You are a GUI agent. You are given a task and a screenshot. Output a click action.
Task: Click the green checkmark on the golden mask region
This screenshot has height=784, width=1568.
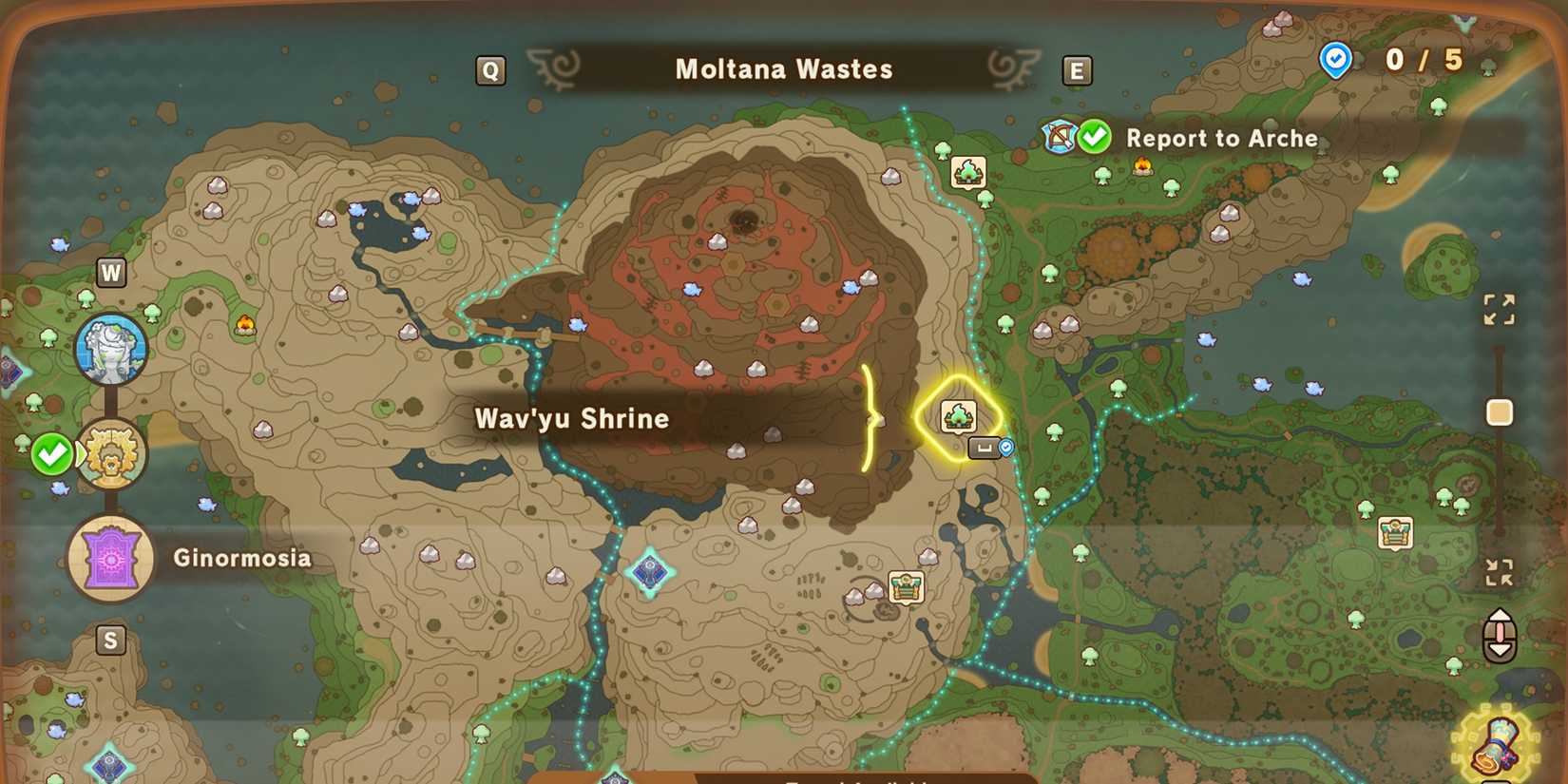tap(52, 454)
